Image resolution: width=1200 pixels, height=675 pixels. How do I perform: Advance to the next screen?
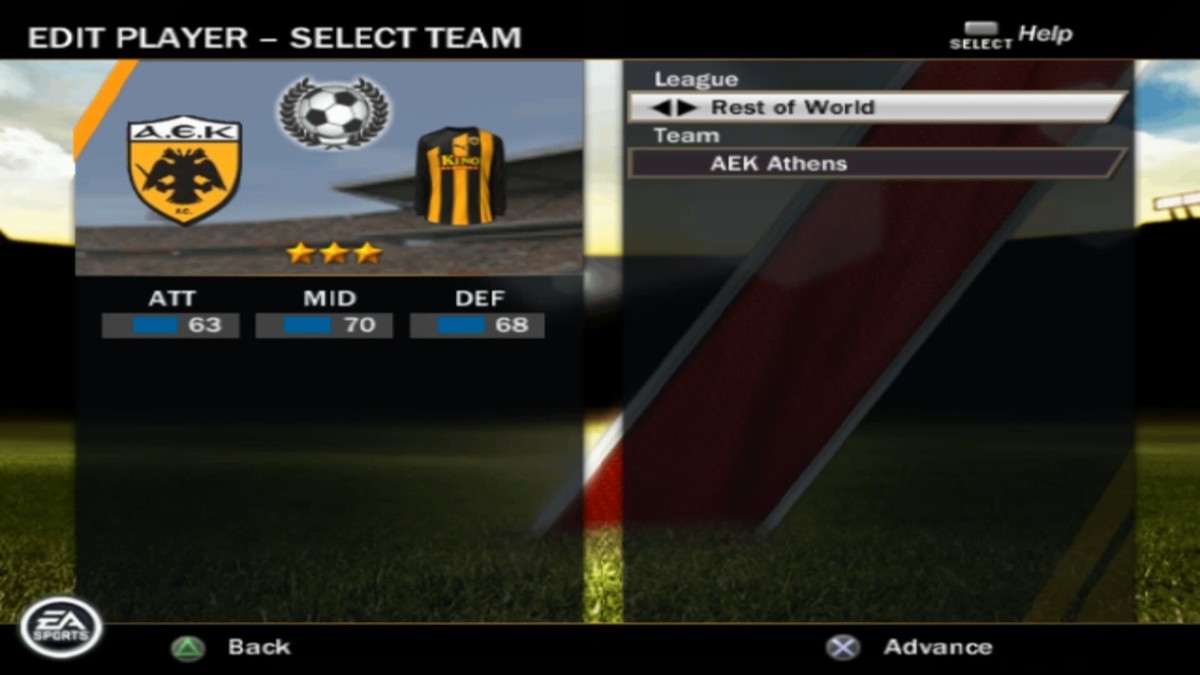[937, 647]
